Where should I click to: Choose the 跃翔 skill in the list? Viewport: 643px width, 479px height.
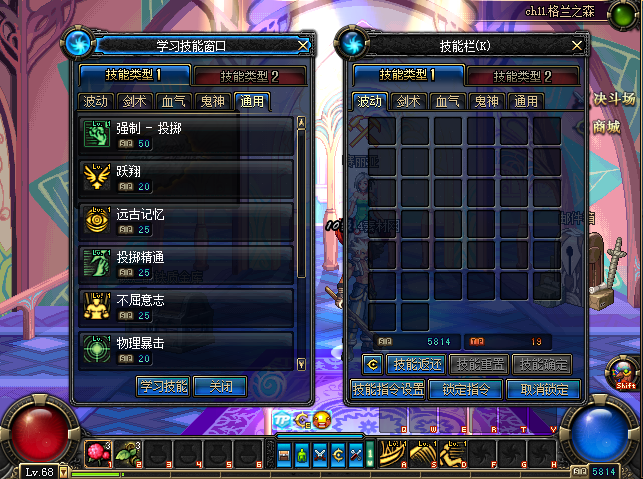(186, 178)
